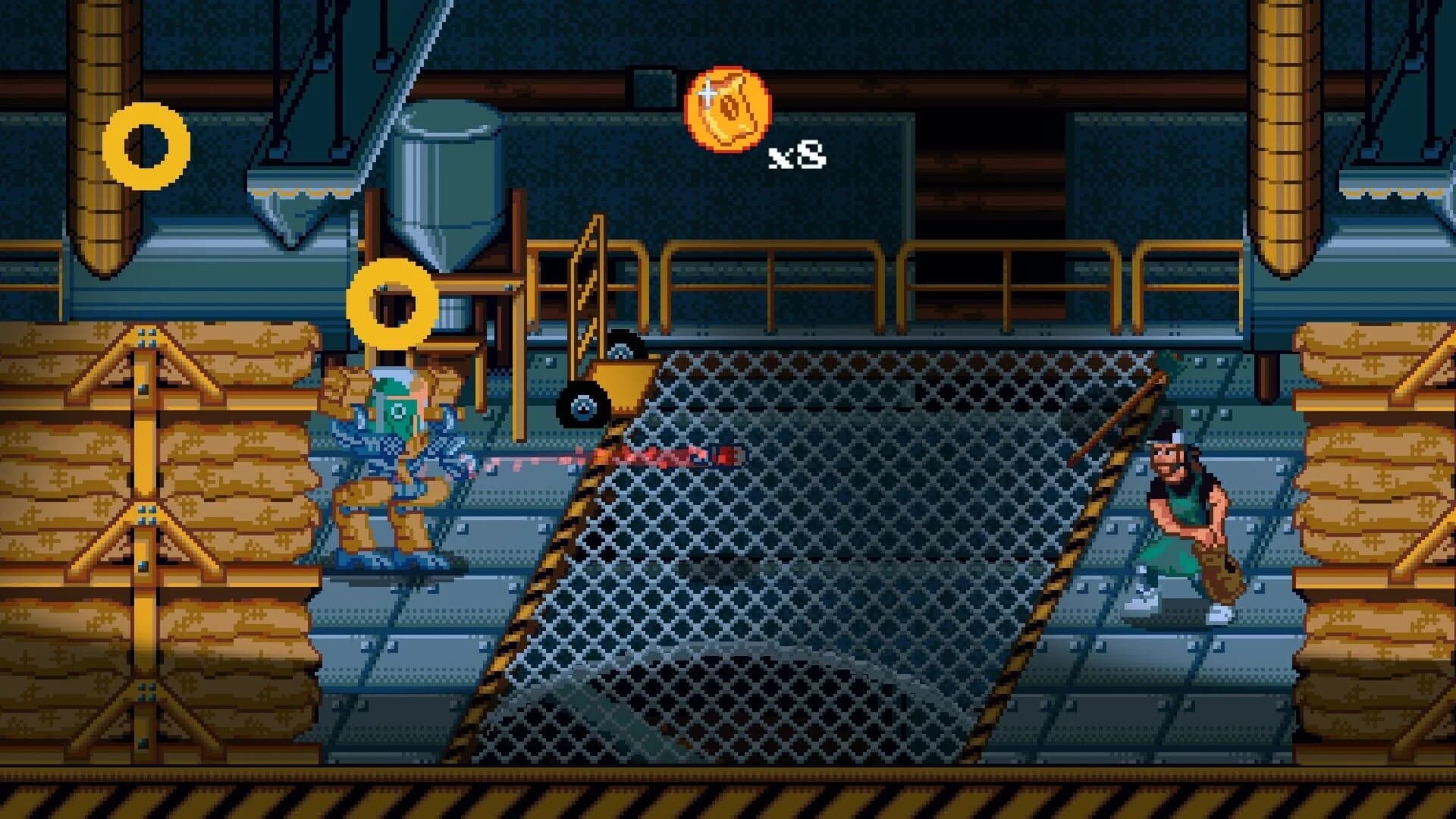Collect the yellow ring in the upper left
Image resolution: width=1456 pixels, height=819 pixels.
[149, 146]
